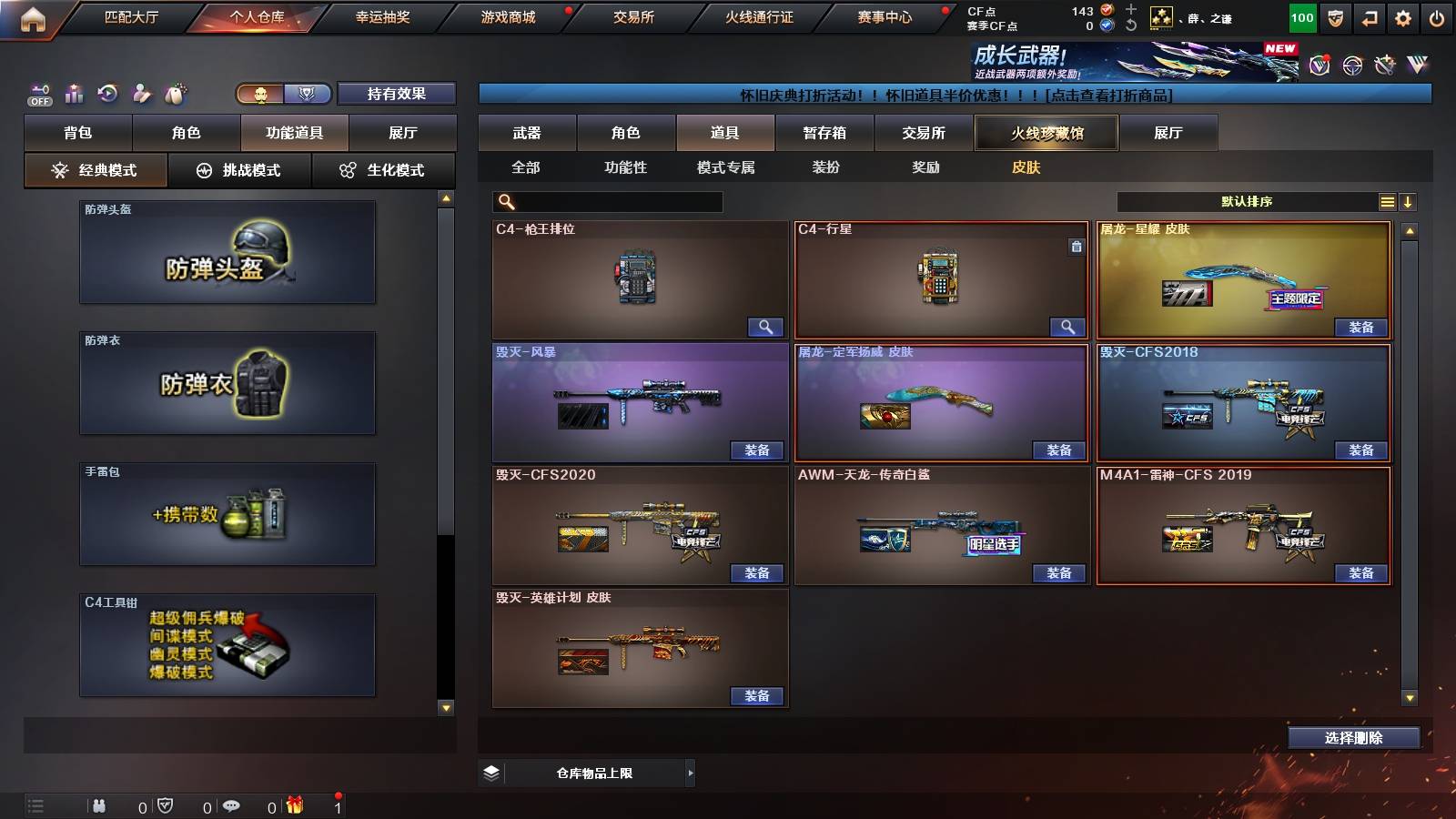Click the power/exit icon at top right corner
Image resolution: width=1456 pixels, height=819 pixels.
(1436, 17)
